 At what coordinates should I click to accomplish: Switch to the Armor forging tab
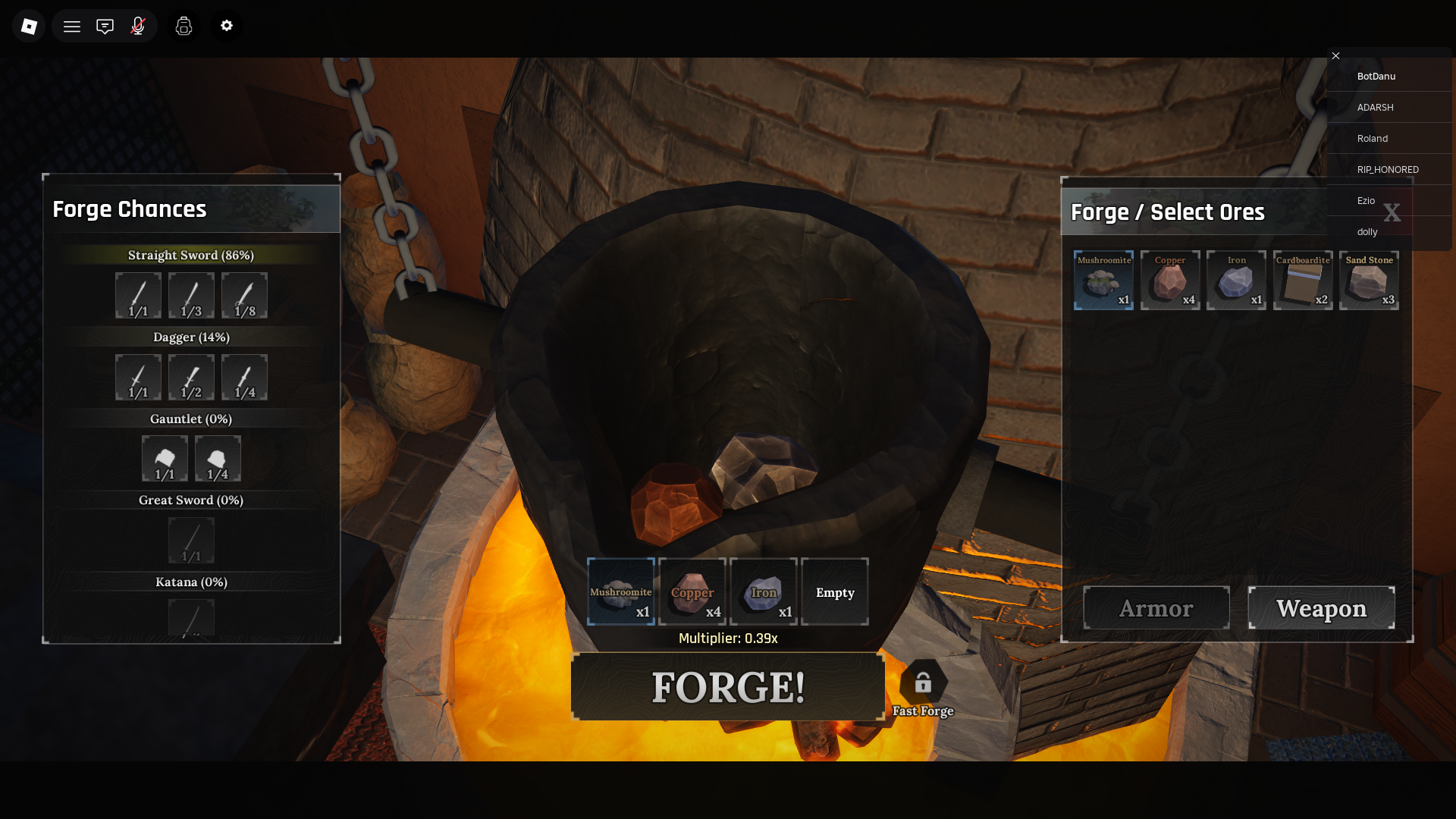1156,607
